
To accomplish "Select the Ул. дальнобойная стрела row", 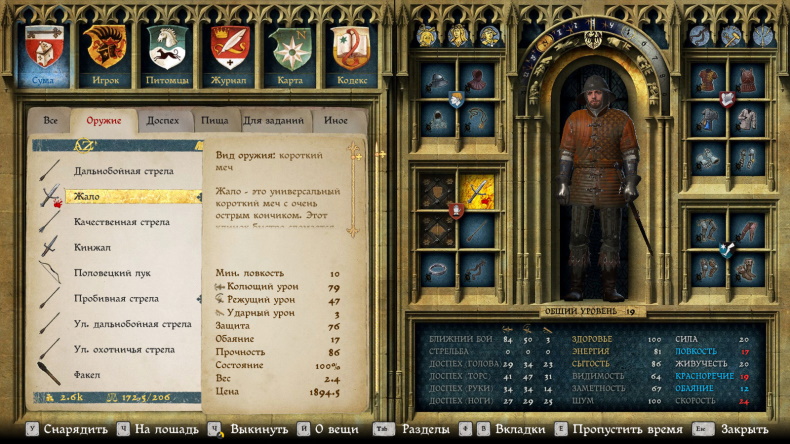I will pyautogui.click(x=132, y=324).
